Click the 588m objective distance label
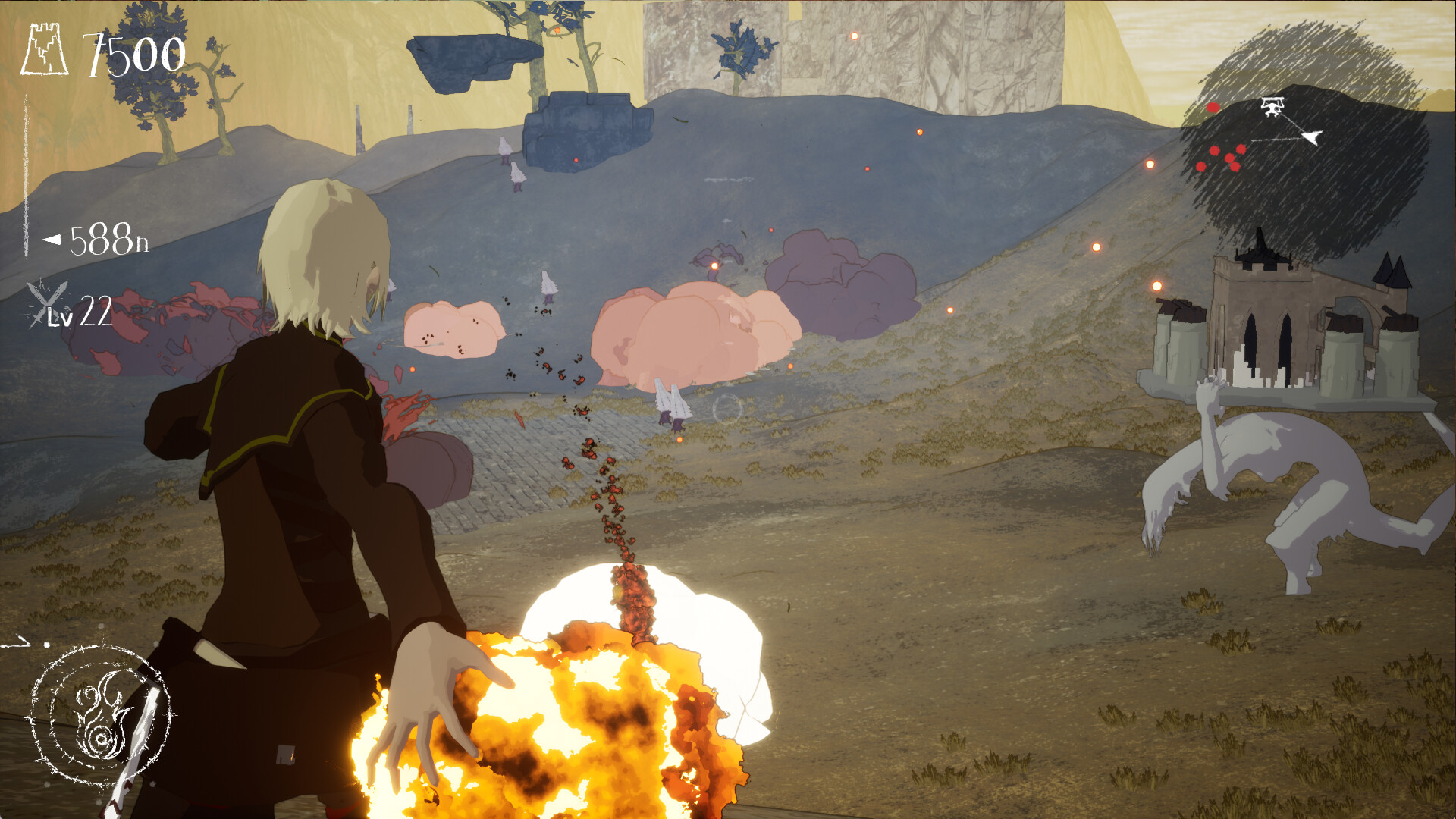This screenshot has height=819, width=1456. pyautogui.click(x=110, y=241)
